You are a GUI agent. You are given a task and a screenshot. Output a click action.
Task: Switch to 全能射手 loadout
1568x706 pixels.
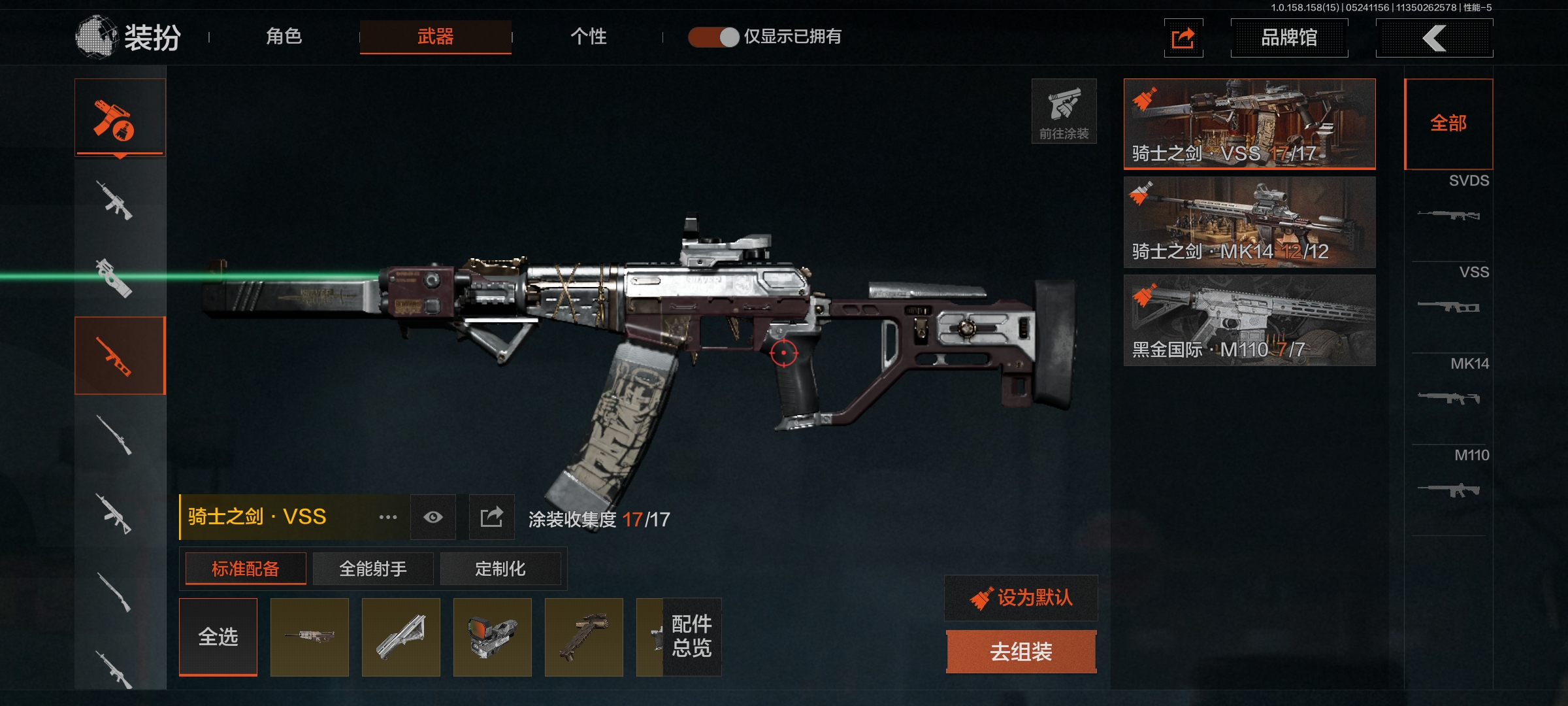point(373,569)
